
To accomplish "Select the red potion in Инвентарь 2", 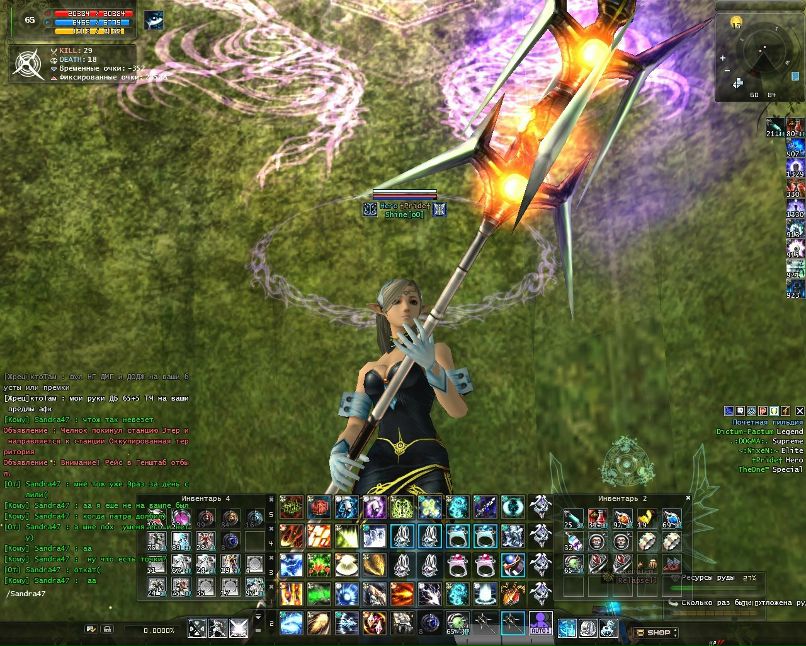I will coord(597,518).
